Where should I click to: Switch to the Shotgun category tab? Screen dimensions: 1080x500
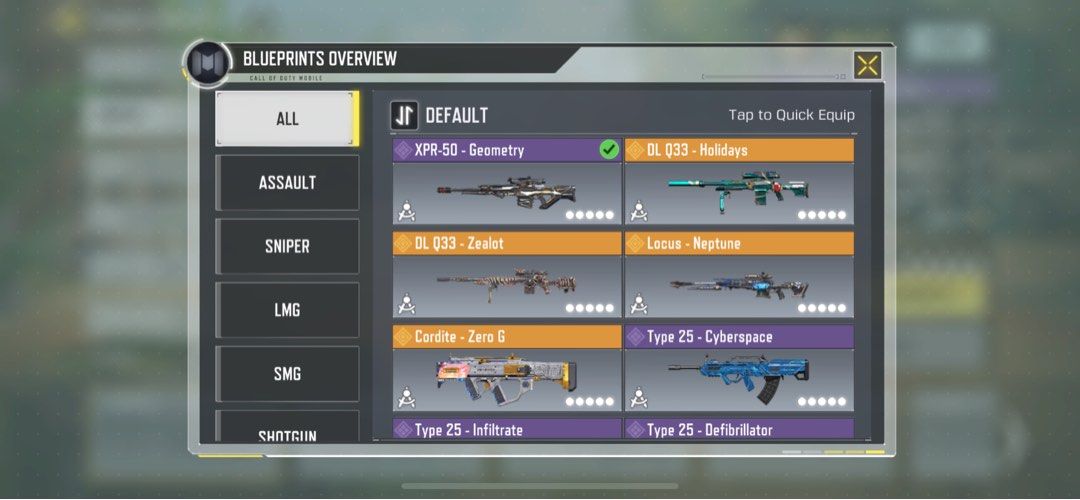287,431
